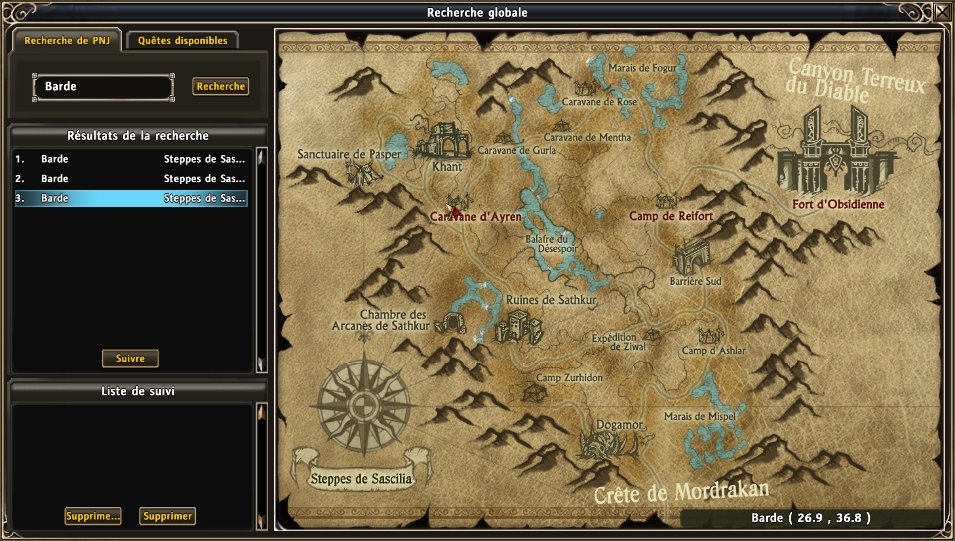Pick the highlighted third Barde result
Viewport: 955px width, 541px height.
click(x=131, y=199)
